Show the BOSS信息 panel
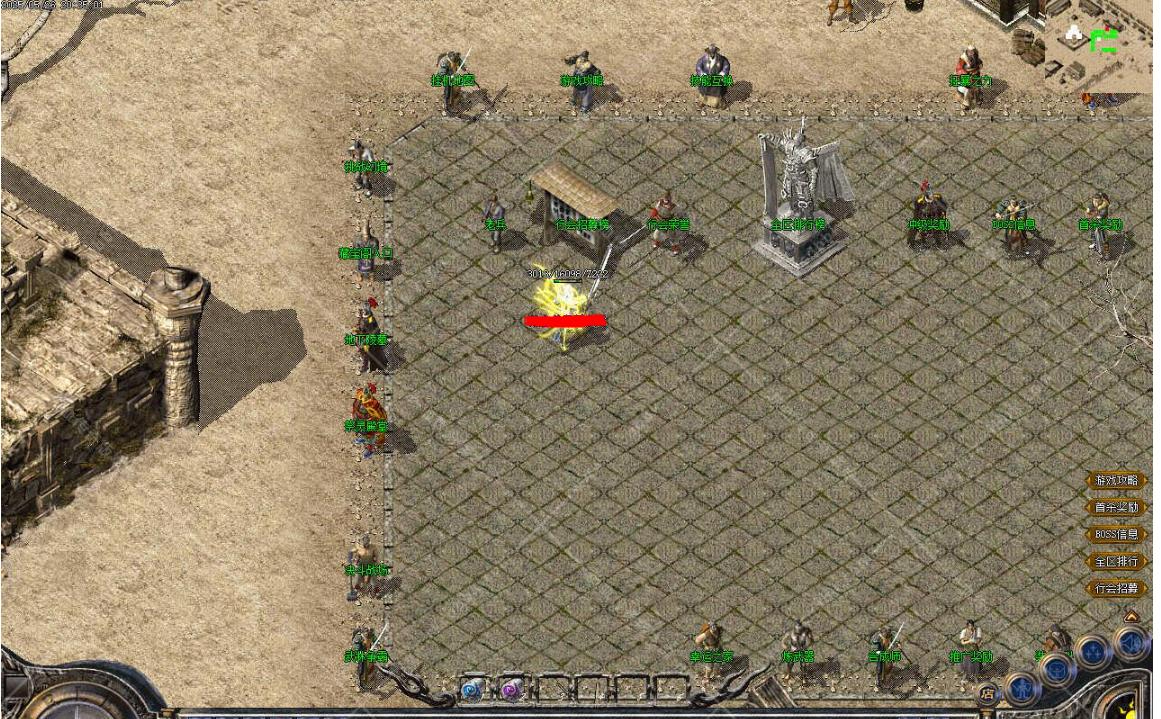 [x=1116, y=535]
